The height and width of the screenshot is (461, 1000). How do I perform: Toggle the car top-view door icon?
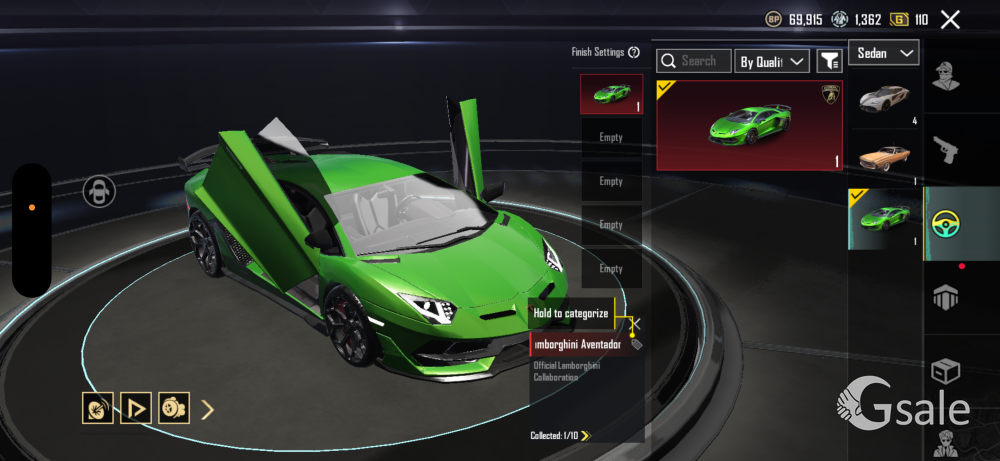[98, 190]
